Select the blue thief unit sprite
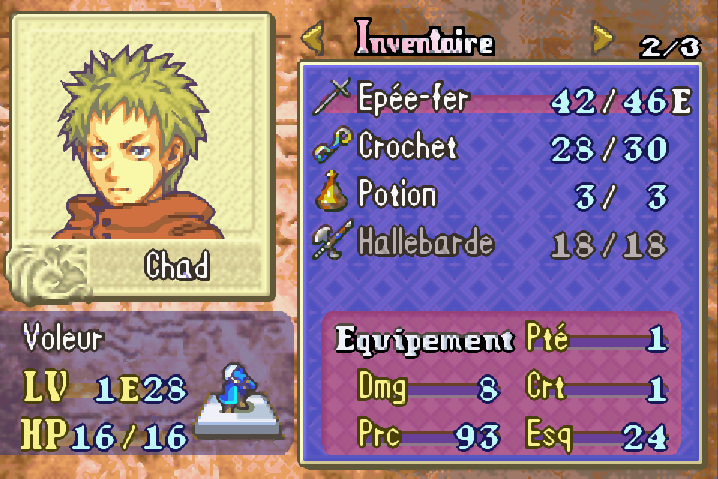Viewport: 718px width, 479px height. (x=232, y=388)
